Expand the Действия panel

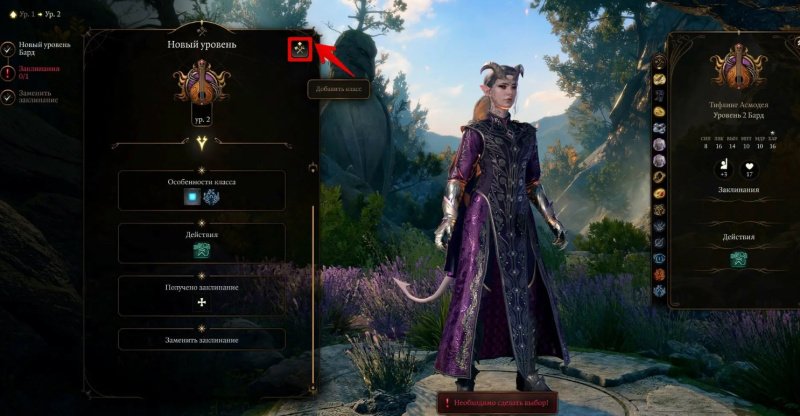pyautogui.click(x=201, y=243)
